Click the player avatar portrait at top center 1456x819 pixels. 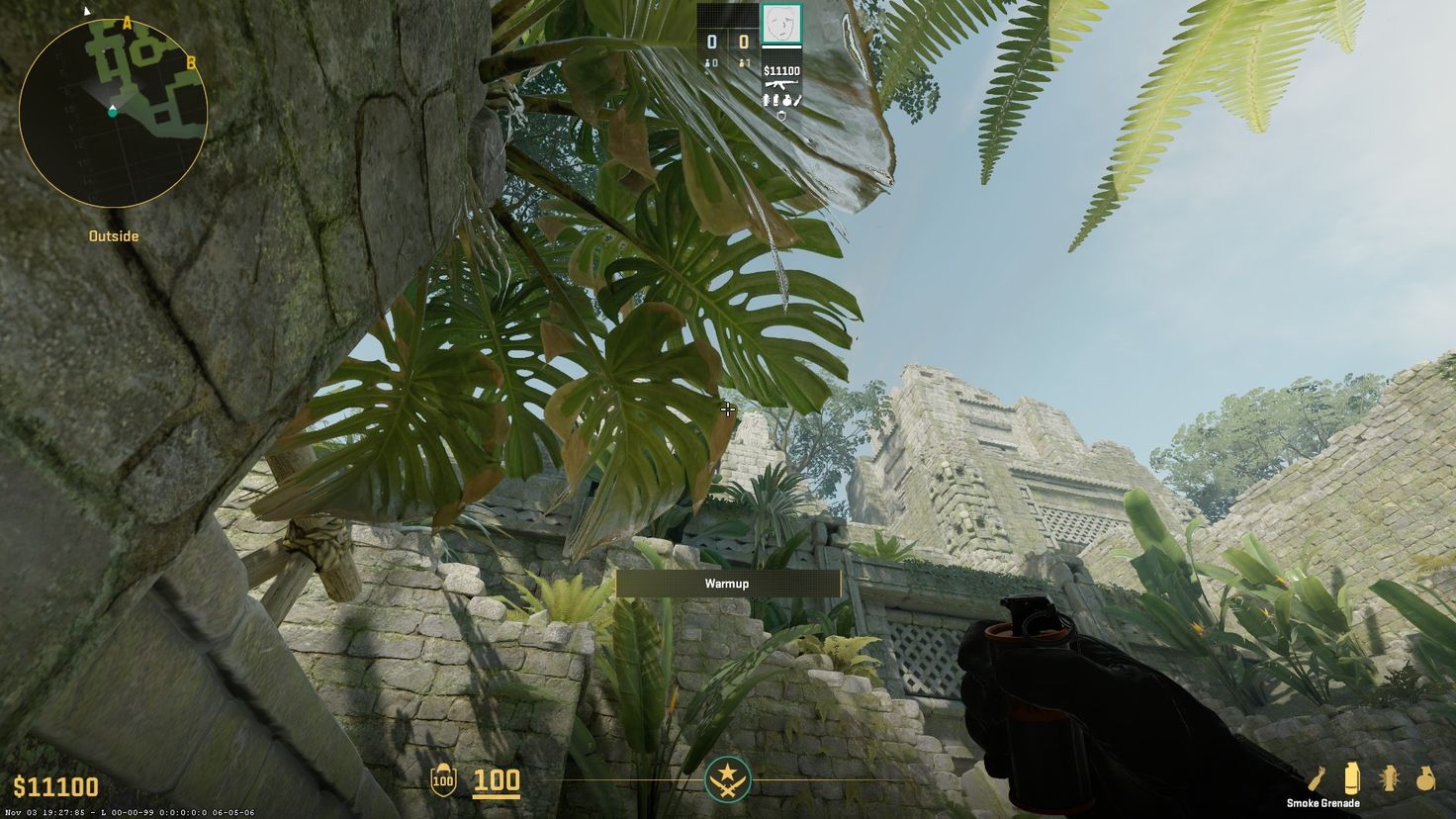pyautogui.click(x=781, y=25)
